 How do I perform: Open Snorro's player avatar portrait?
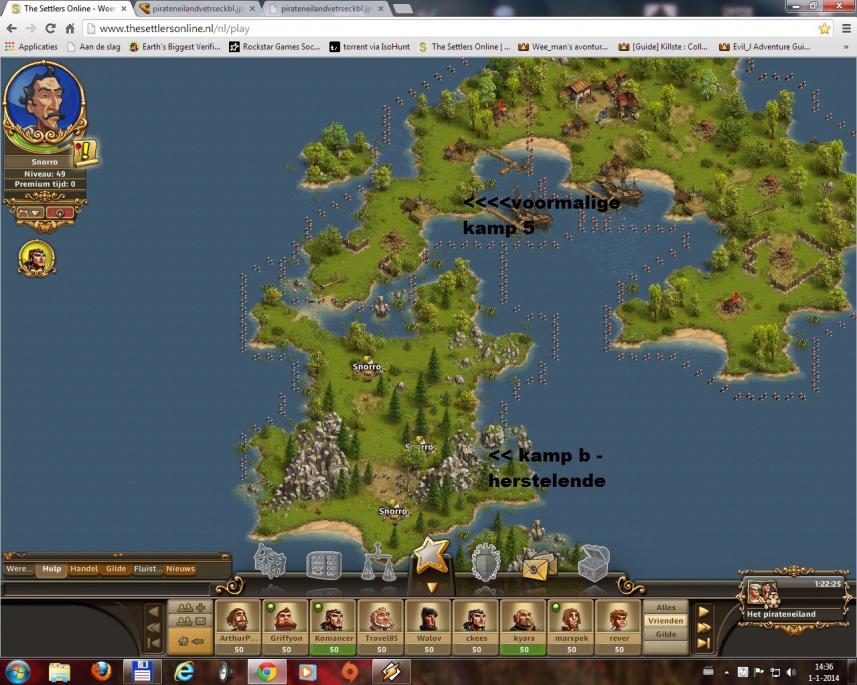click(x=43, y=104)
